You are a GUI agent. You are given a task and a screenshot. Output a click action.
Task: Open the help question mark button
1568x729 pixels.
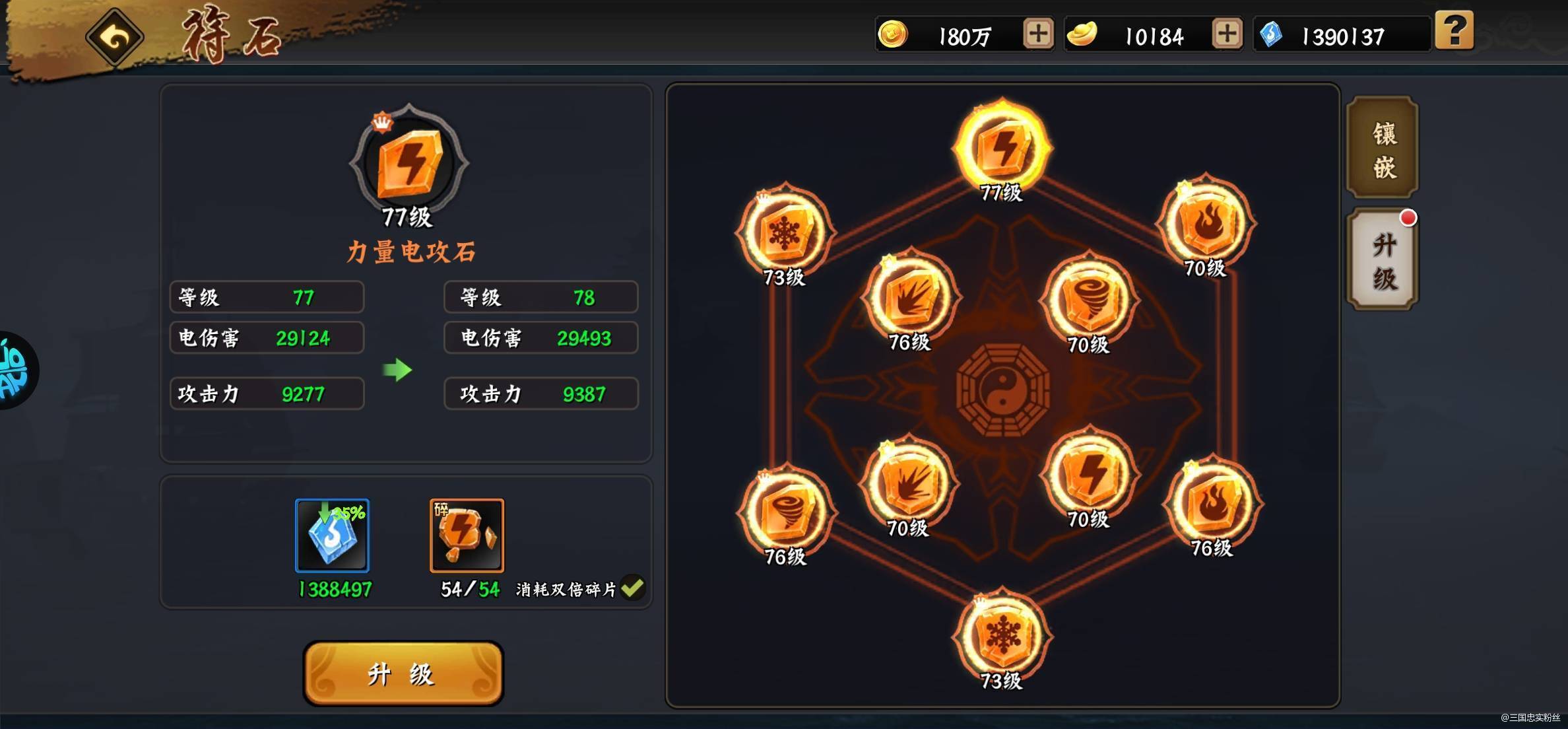coord(1455,31)
